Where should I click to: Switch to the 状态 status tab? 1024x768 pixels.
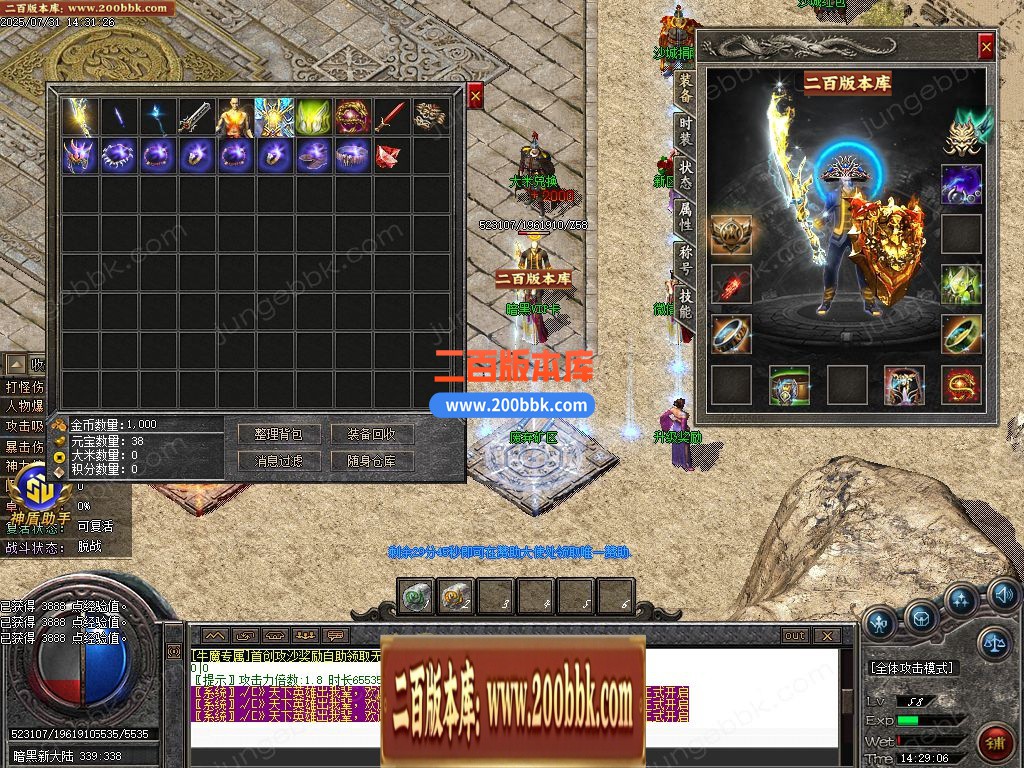pos(685,173)
